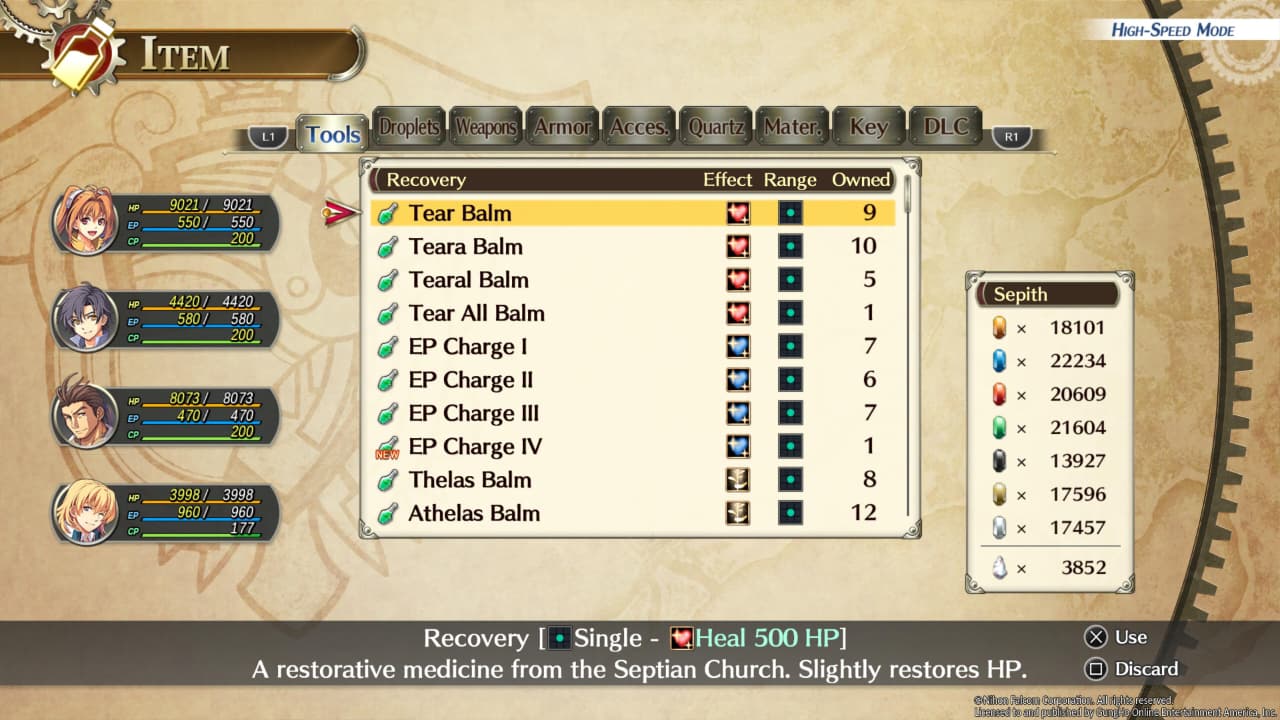Select the EP Charge III row
1280x720 pixels.
point(473,413)
